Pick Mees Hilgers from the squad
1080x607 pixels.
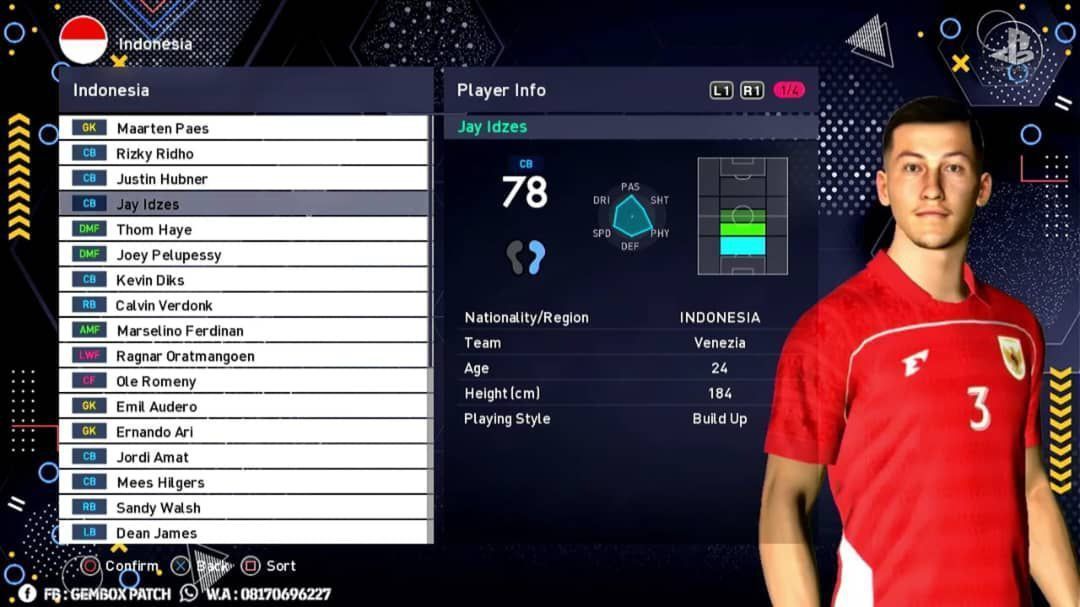coord(243,482)
